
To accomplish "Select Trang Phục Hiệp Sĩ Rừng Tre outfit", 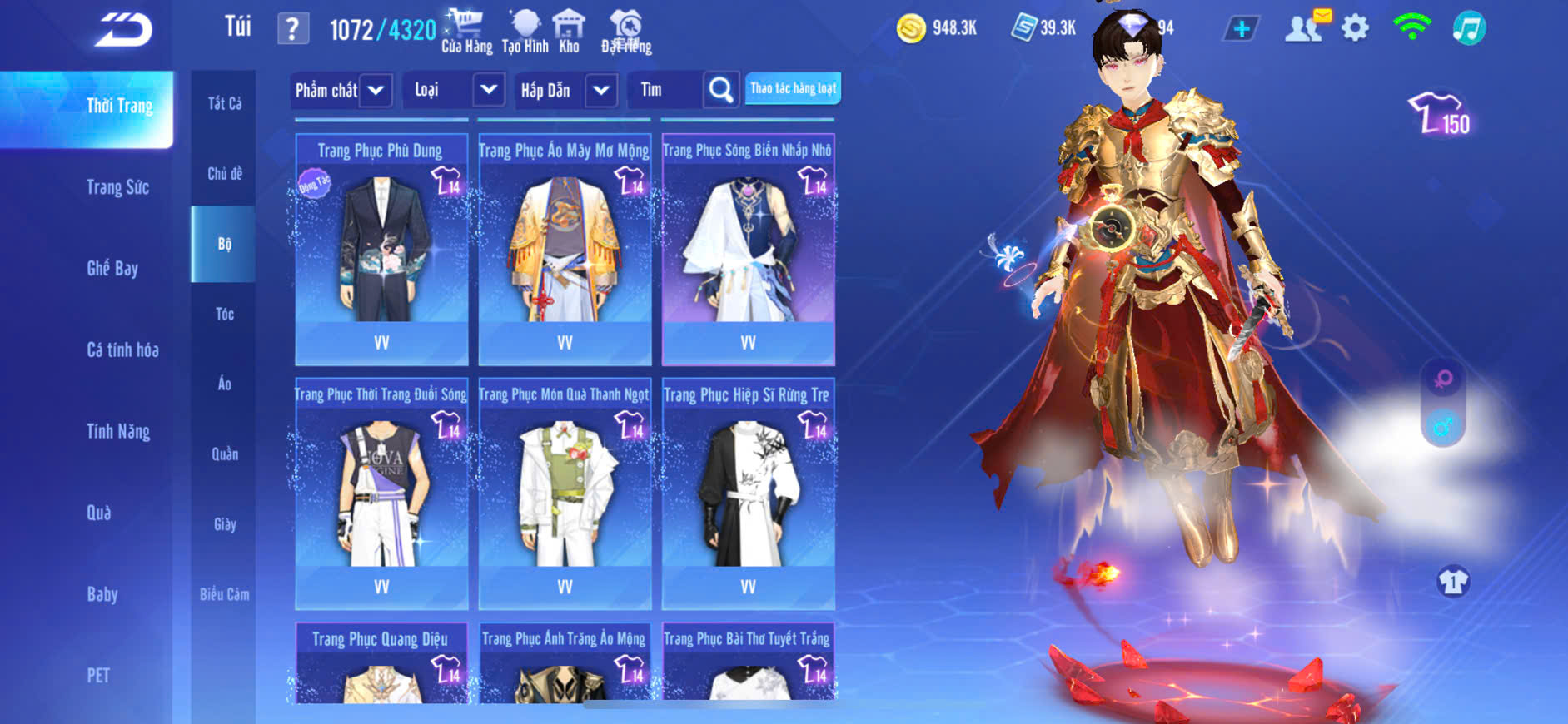I will tap(748, 494).
